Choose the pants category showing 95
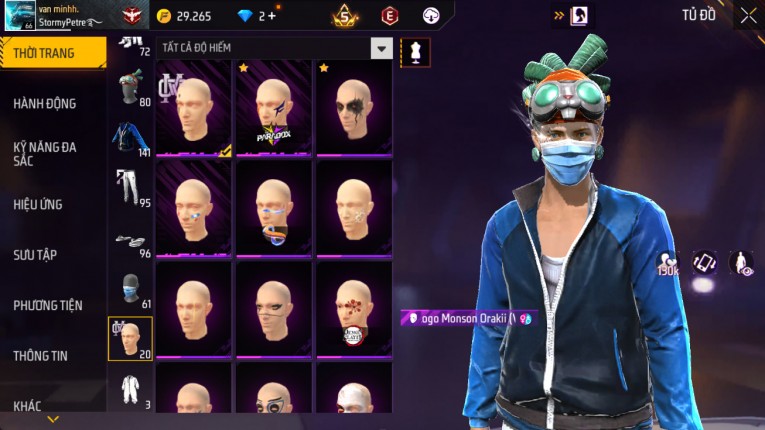This screenshot has height=430, width=765. (x=130, y=187)
